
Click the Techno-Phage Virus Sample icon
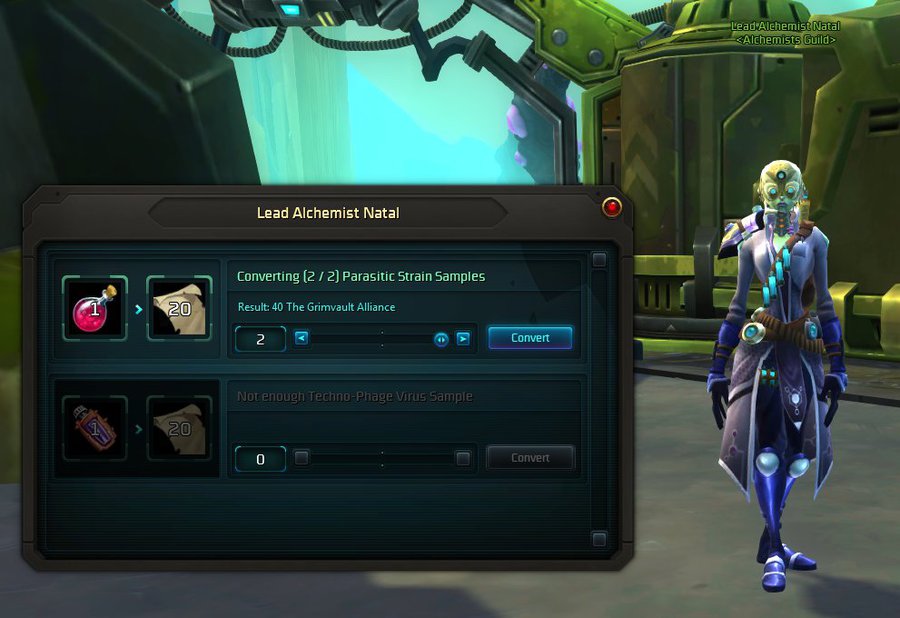[95, 428]
